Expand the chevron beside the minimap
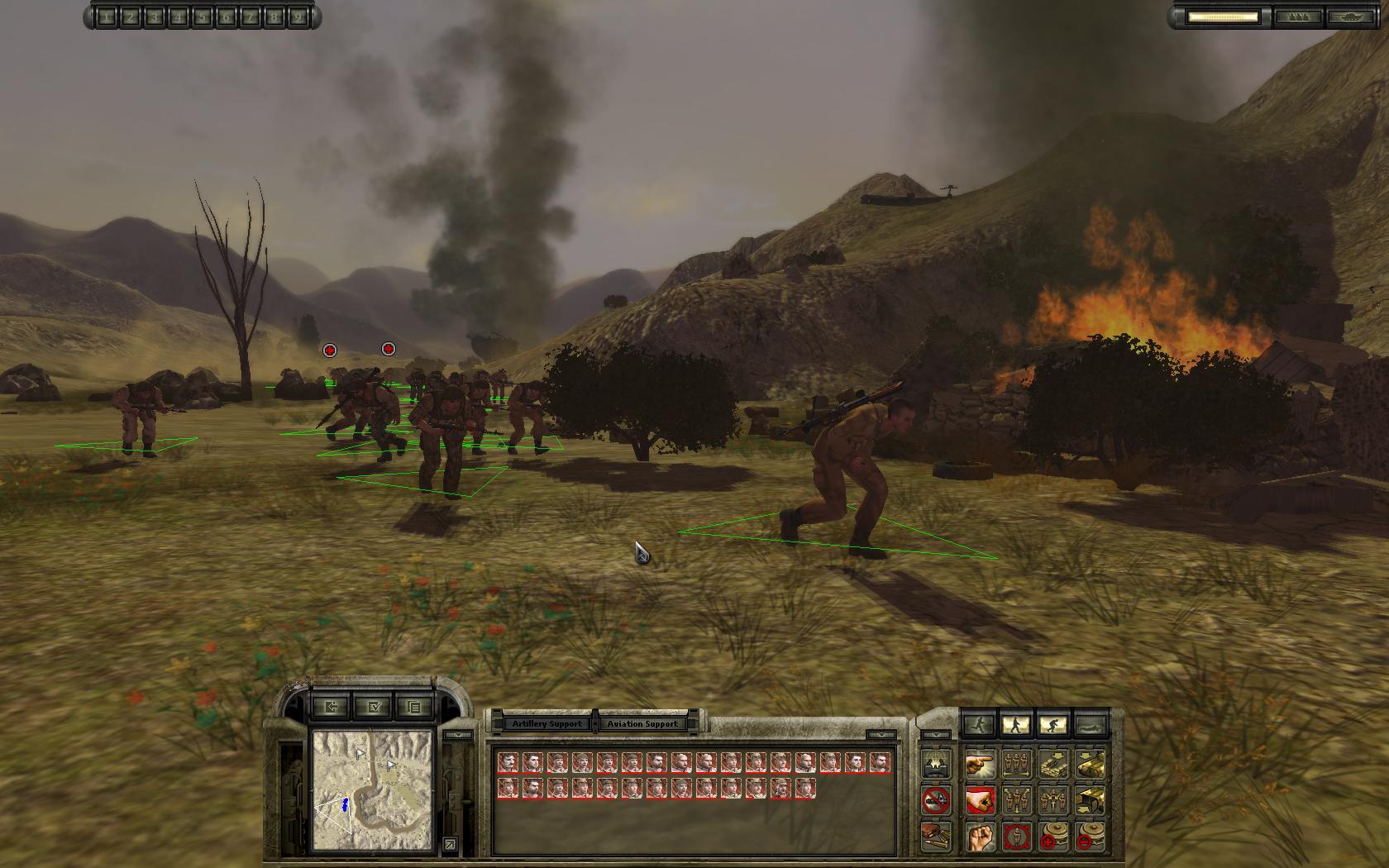The image size is (1389, 868). tap(459, 734)
